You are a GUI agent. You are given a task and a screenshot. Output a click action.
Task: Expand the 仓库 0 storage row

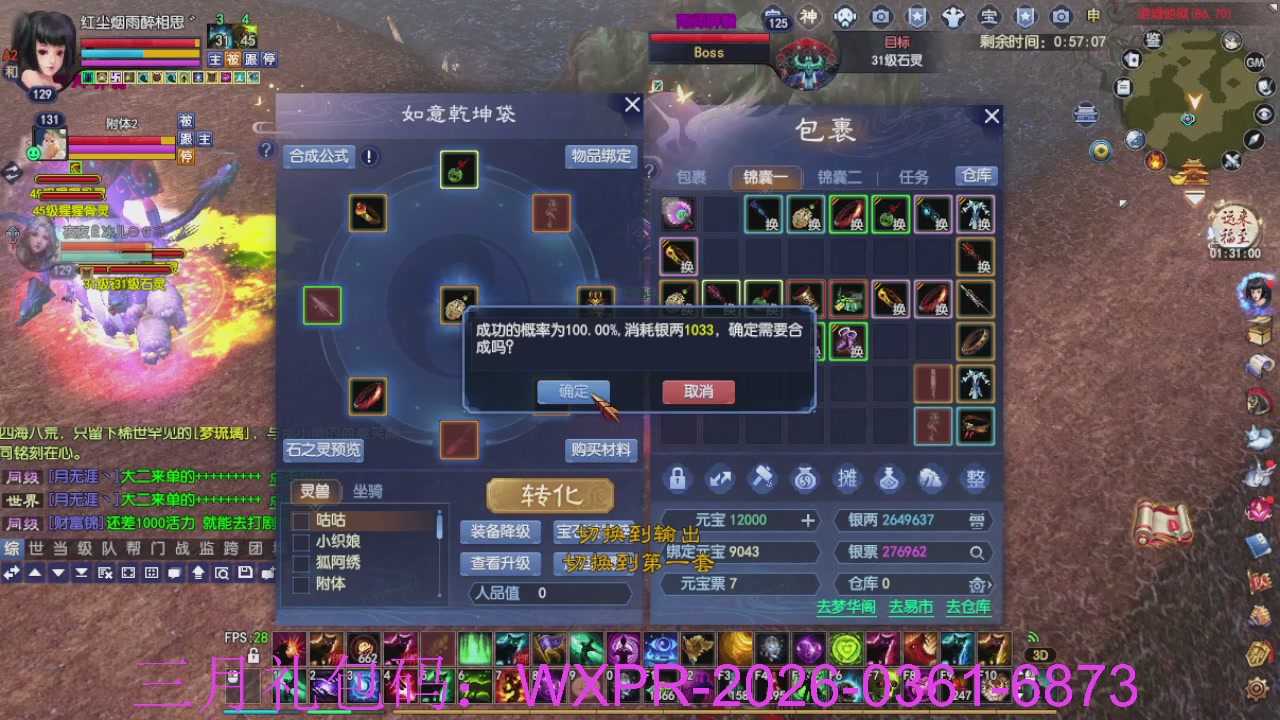pyautogui.click(x=913, y=584)
